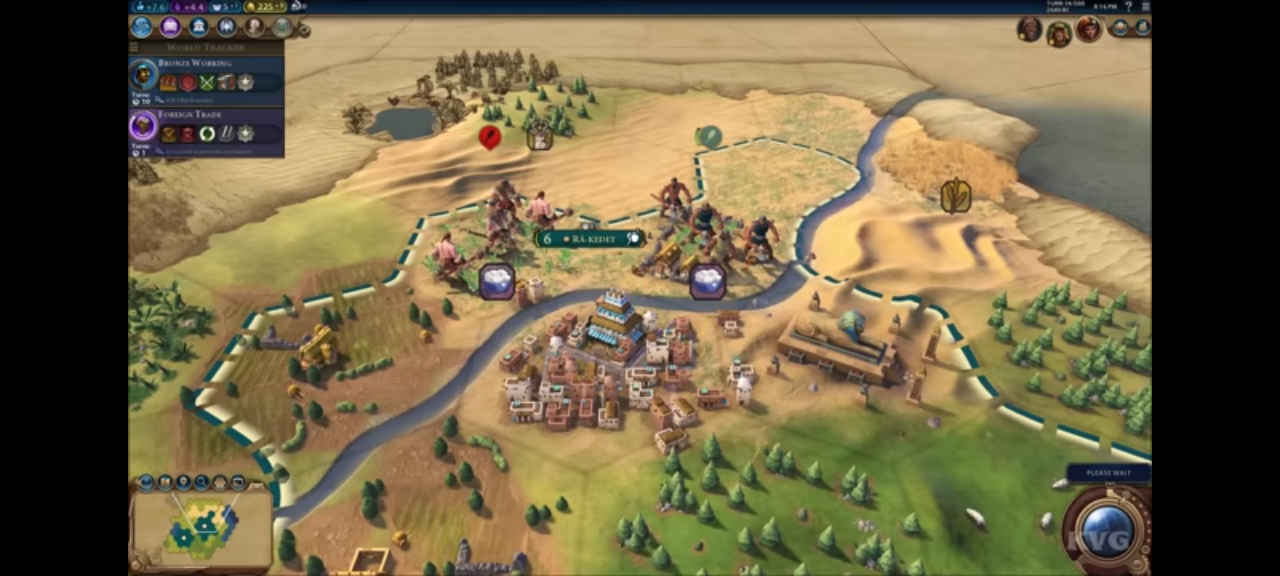Click the minimap
The image size is (1280, 576).
[x=201, y=526]
